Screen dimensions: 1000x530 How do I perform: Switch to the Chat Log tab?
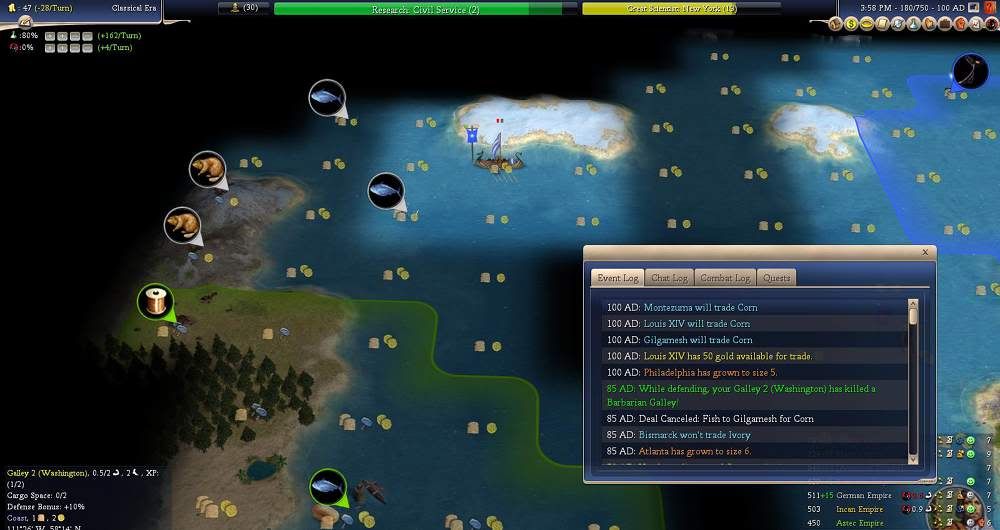[669, 278]
